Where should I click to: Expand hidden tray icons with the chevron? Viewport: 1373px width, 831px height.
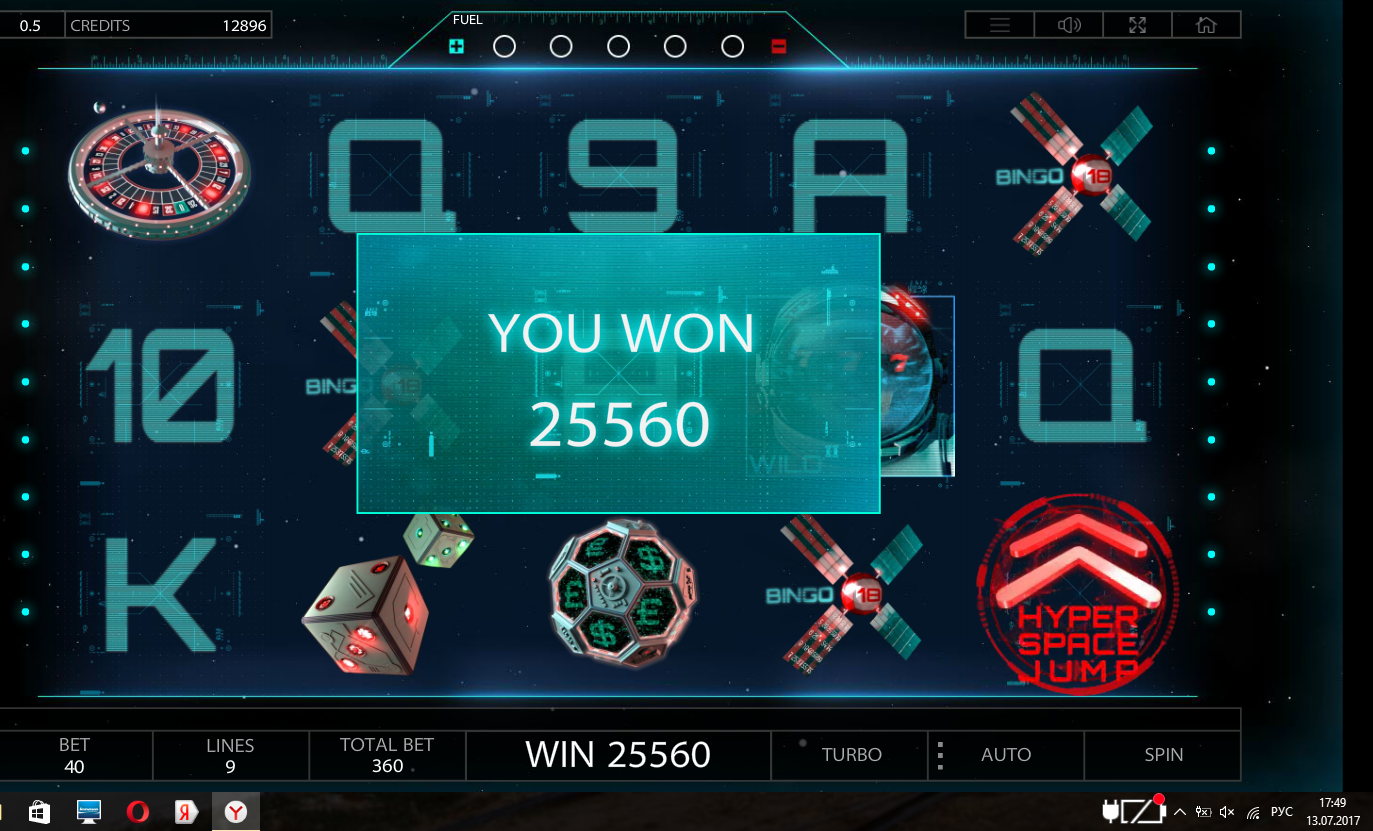(1180, 812)
